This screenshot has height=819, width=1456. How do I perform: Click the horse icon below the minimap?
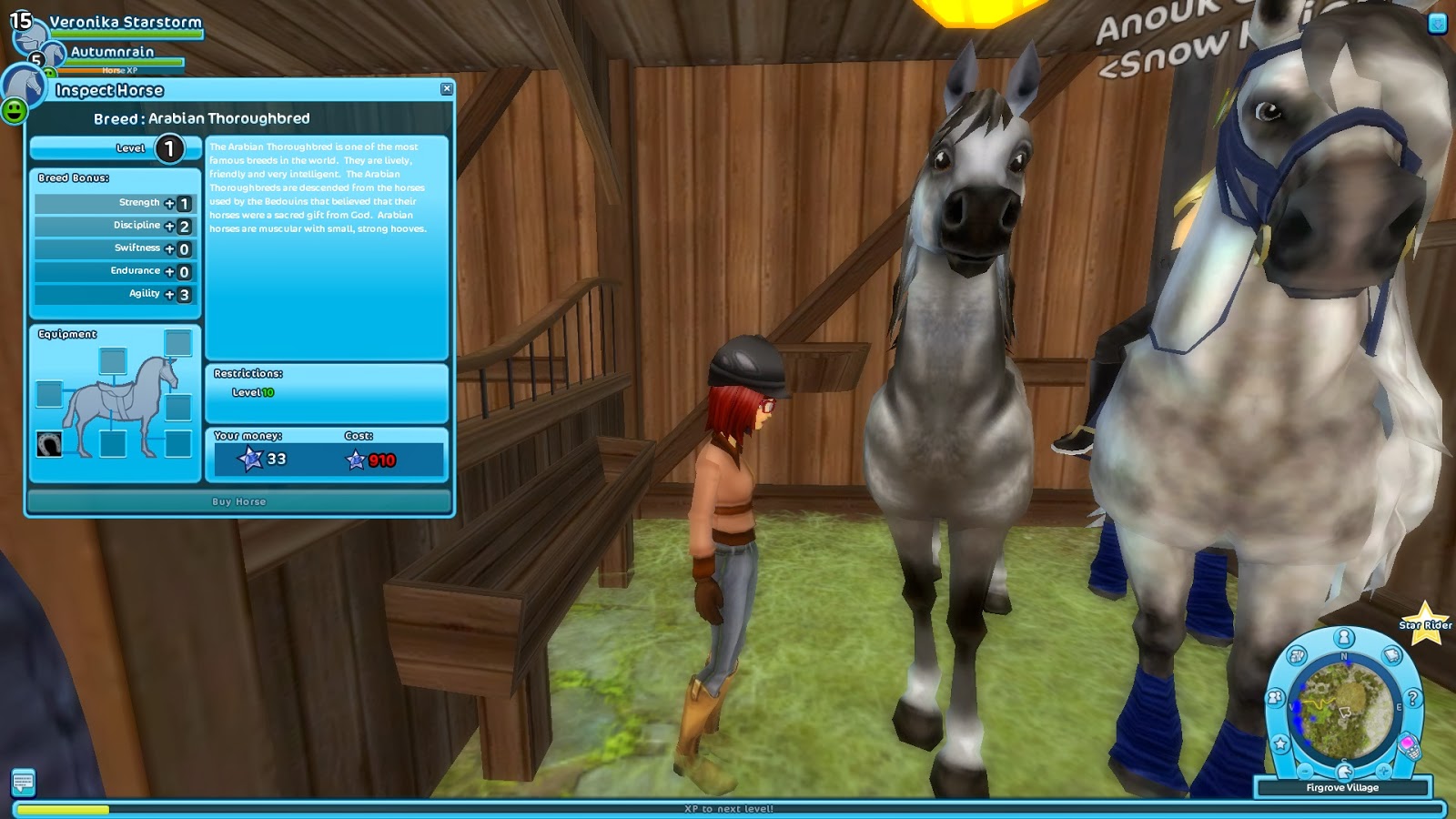tap(1344, 773)
